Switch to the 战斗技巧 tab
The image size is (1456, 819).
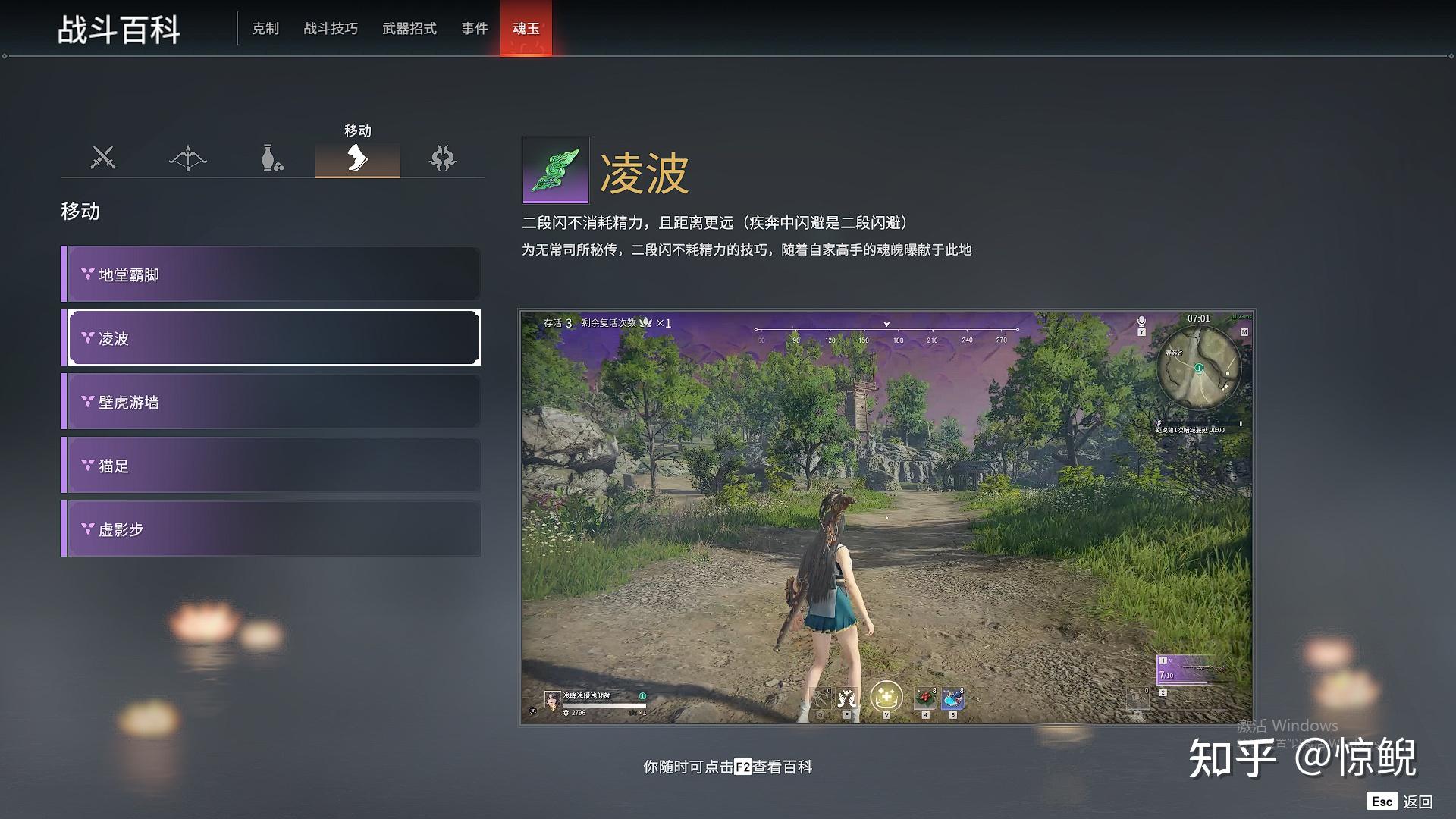331,29
